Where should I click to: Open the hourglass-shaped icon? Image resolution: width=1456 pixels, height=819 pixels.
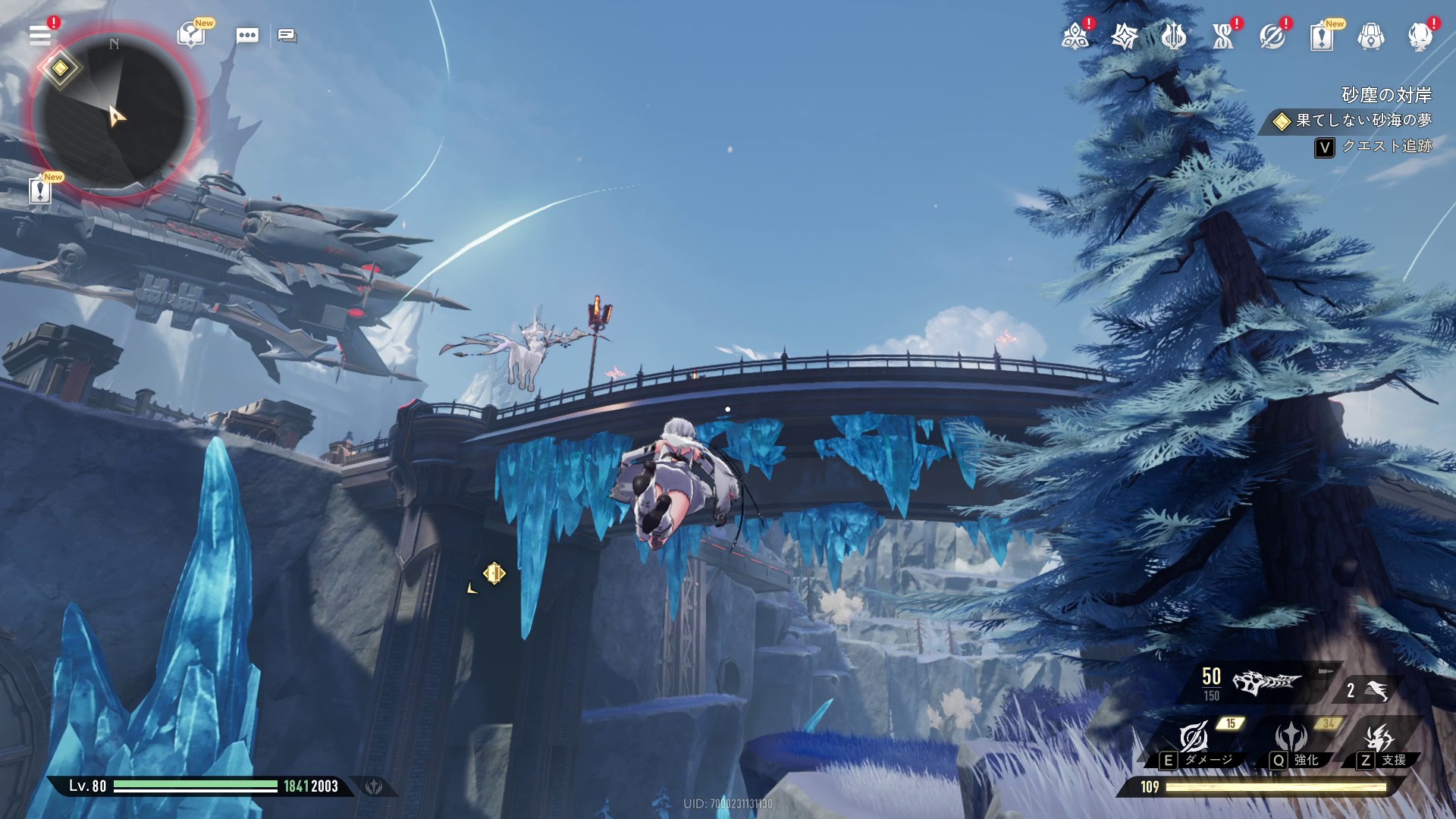tap(1222, 36)
